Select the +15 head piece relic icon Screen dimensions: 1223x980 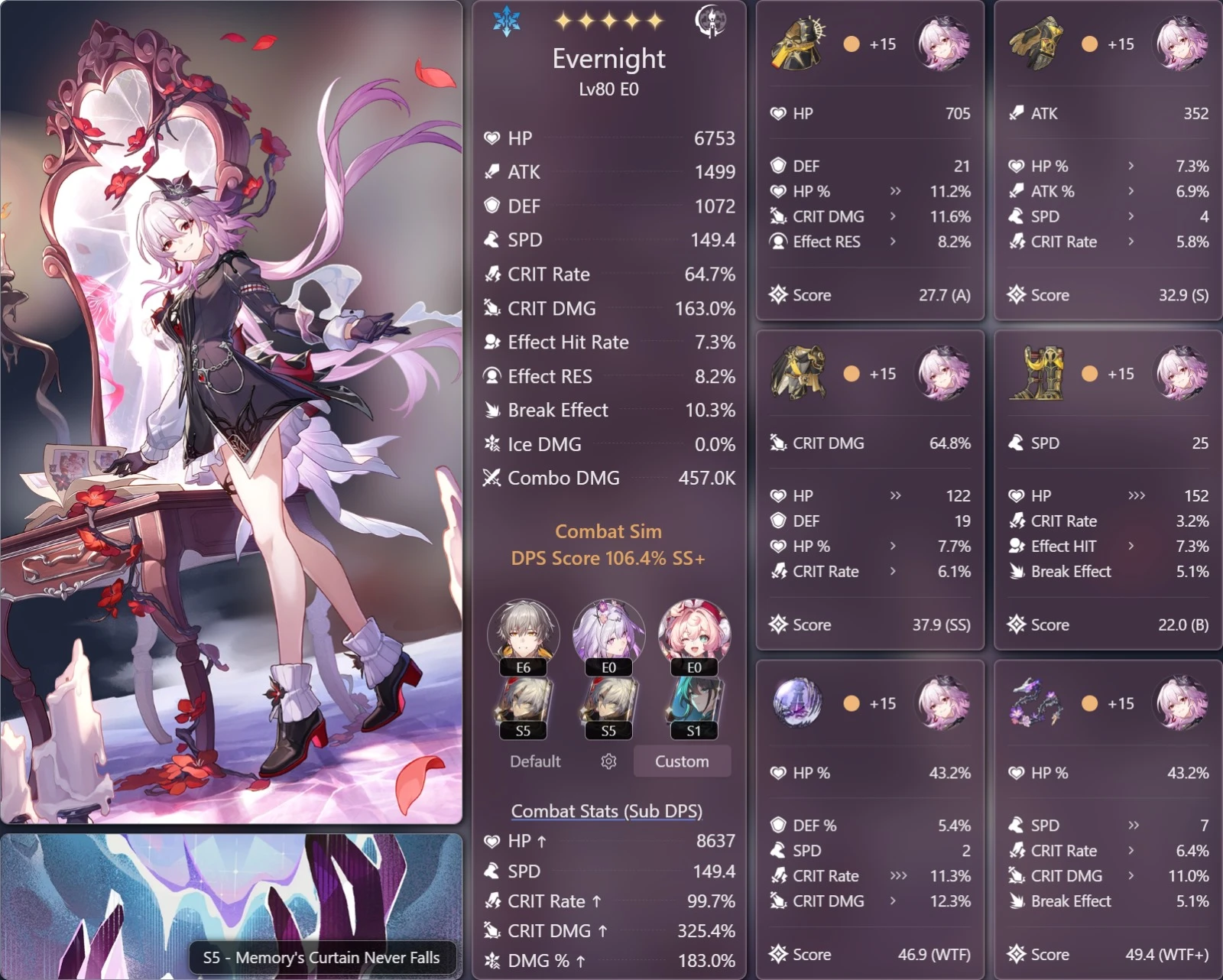click(x=796, y=44)
